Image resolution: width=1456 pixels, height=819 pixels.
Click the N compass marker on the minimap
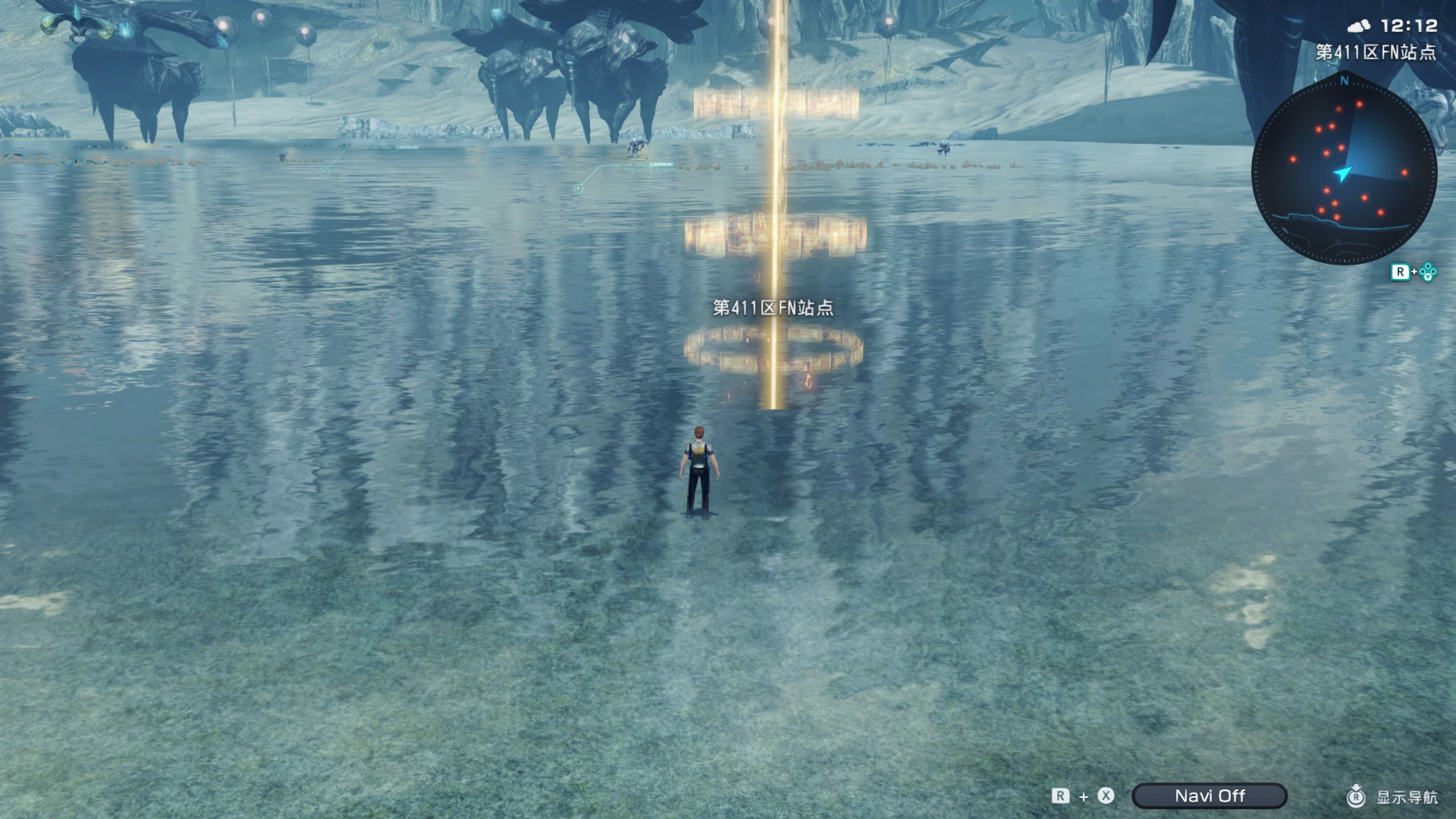1345,81
